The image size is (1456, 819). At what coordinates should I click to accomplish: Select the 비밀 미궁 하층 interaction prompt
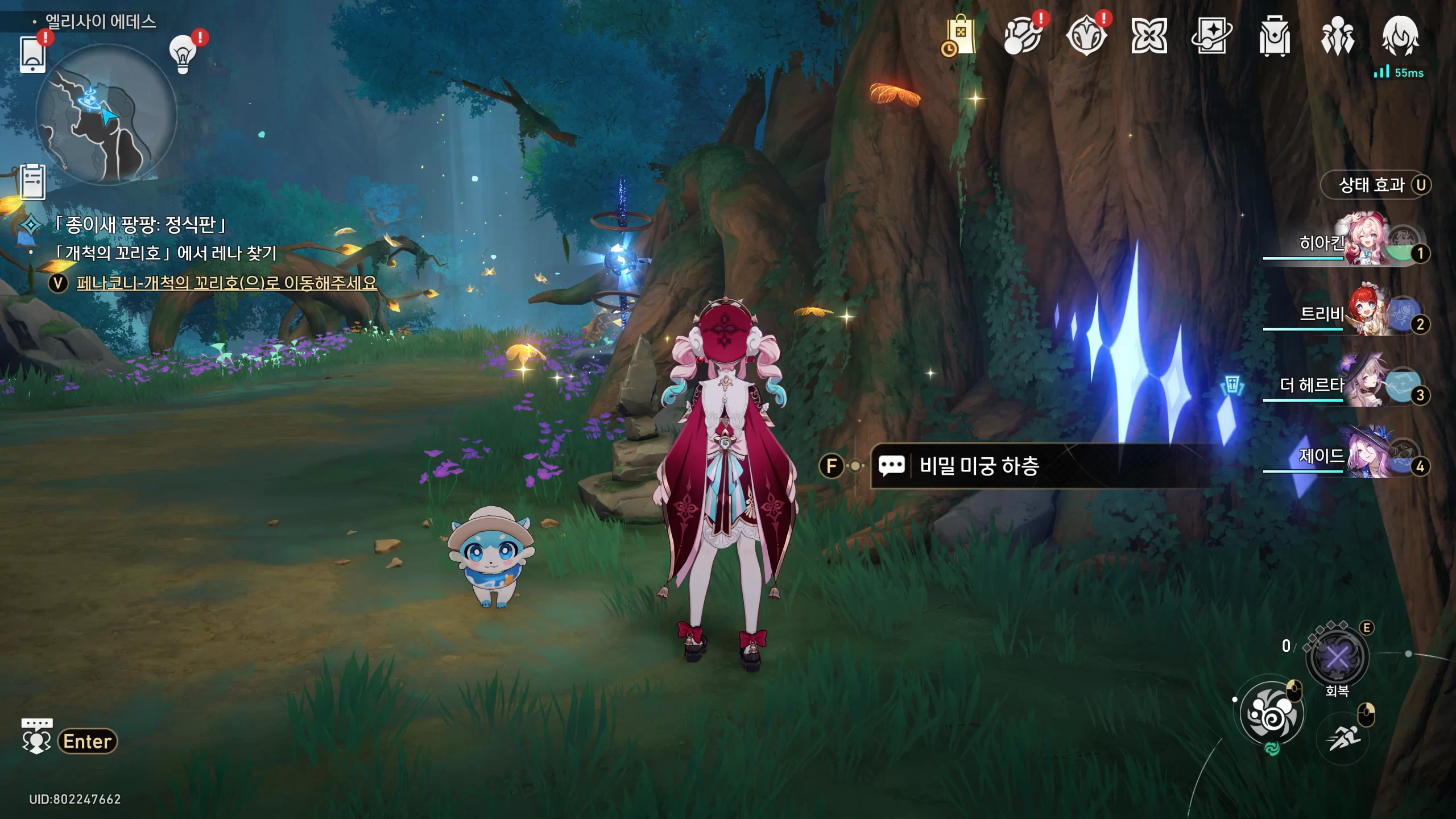pos(978,466)
